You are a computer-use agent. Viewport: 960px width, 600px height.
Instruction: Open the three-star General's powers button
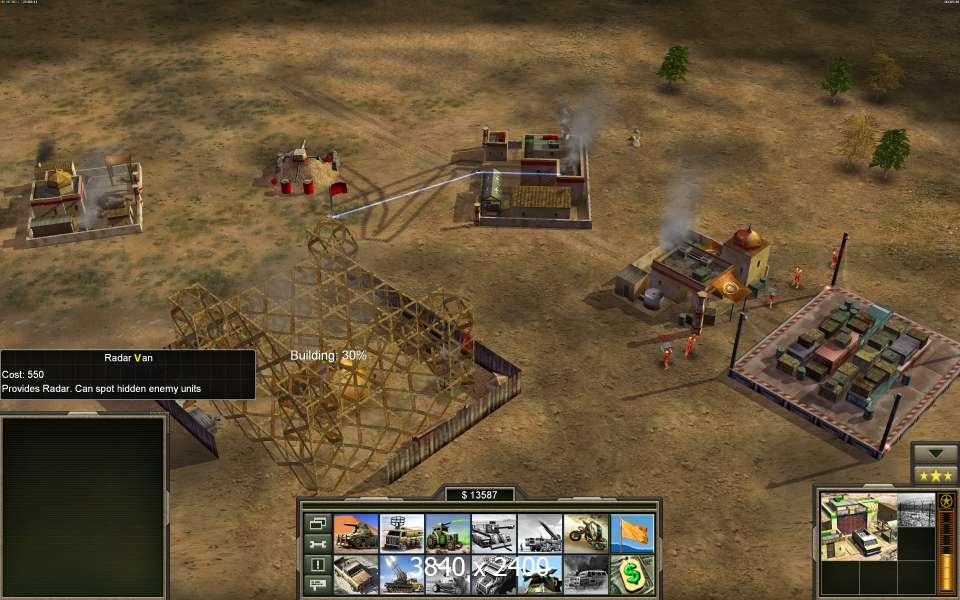click(935, 475)
